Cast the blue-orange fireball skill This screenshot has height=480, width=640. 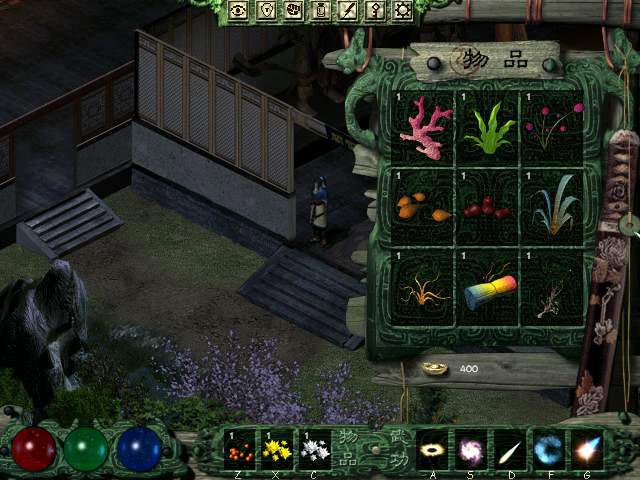coord(586,449)
